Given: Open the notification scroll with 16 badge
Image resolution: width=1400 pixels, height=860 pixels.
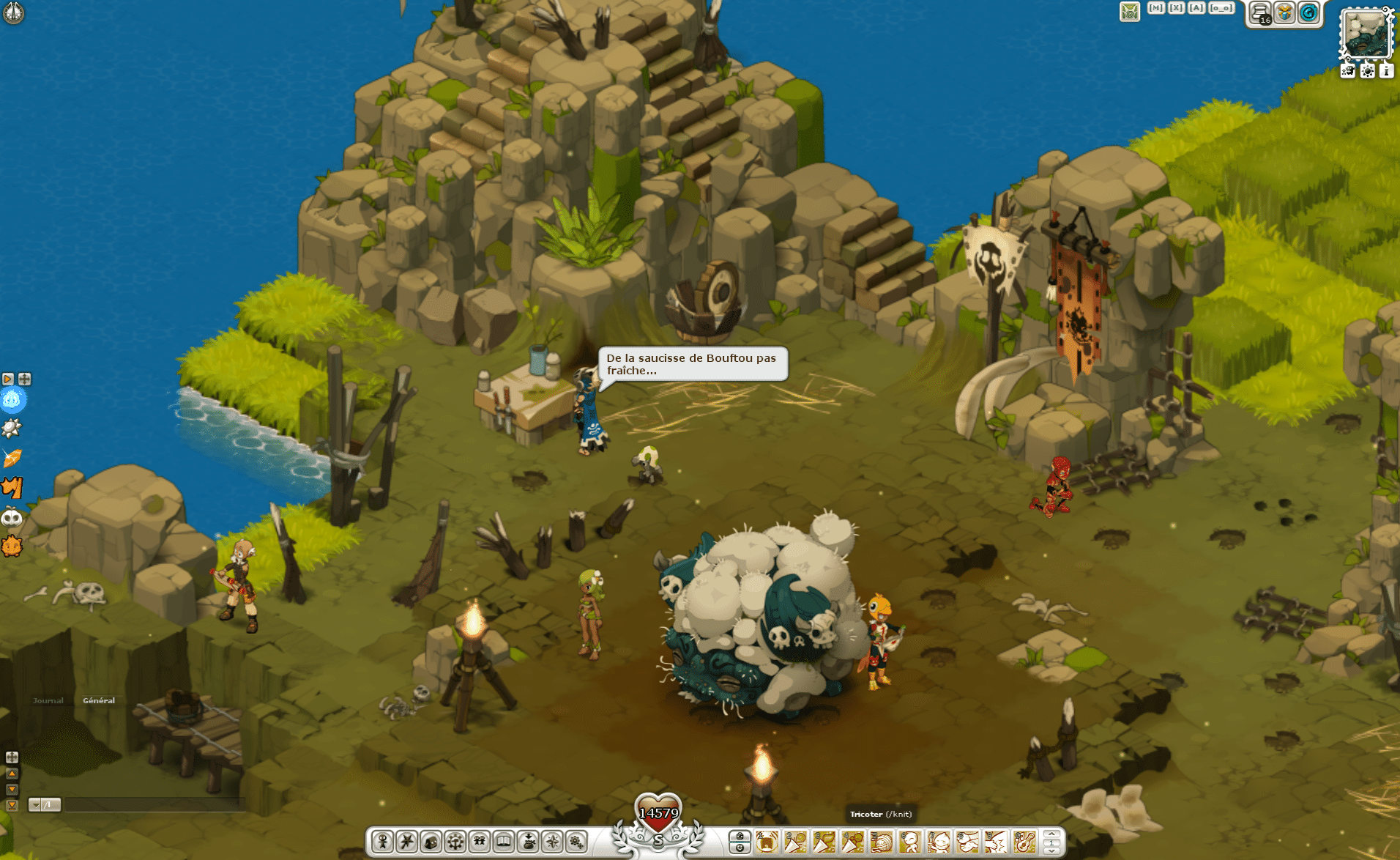Looking at the screenshot, I should pyautogui.click(x=1261, y=12).
